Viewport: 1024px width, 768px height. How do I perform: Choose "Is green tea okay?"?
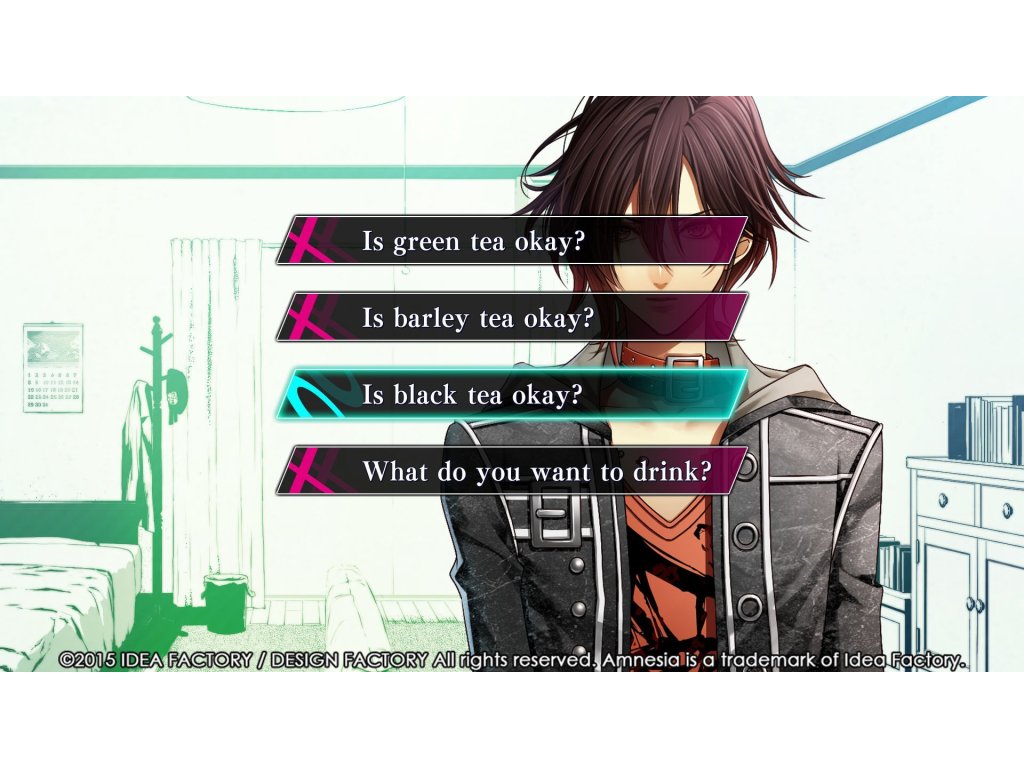512,241
